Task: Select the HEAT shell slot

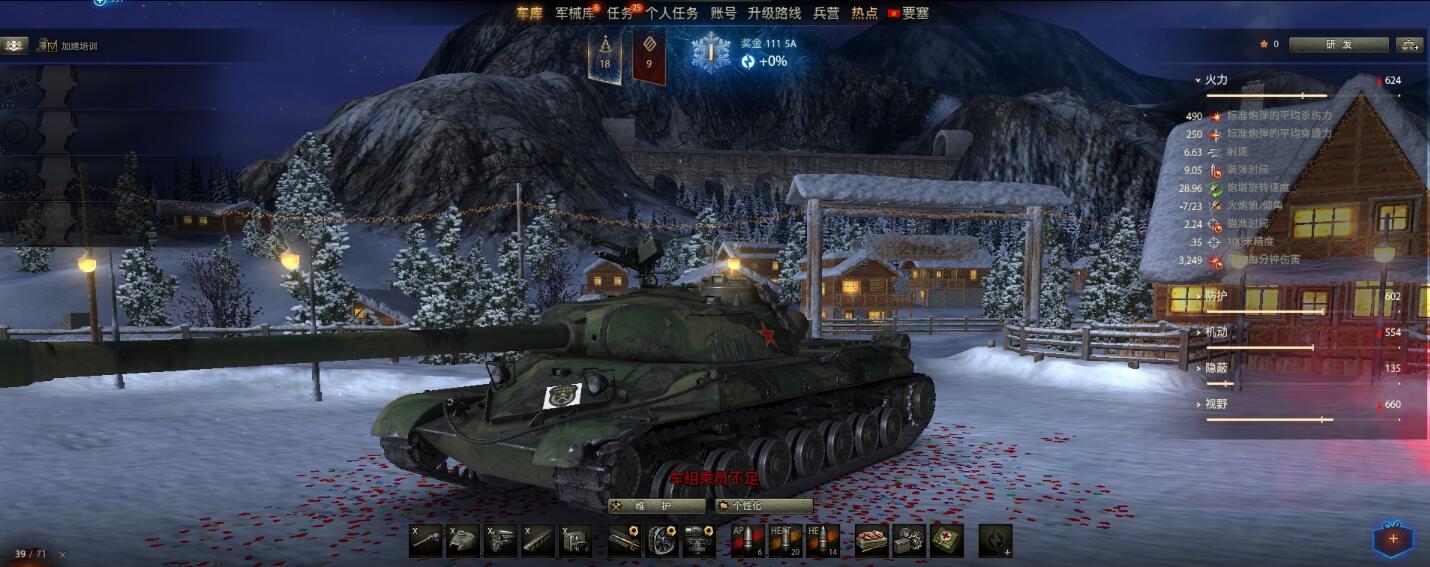Action: click(x=785, y=540)
